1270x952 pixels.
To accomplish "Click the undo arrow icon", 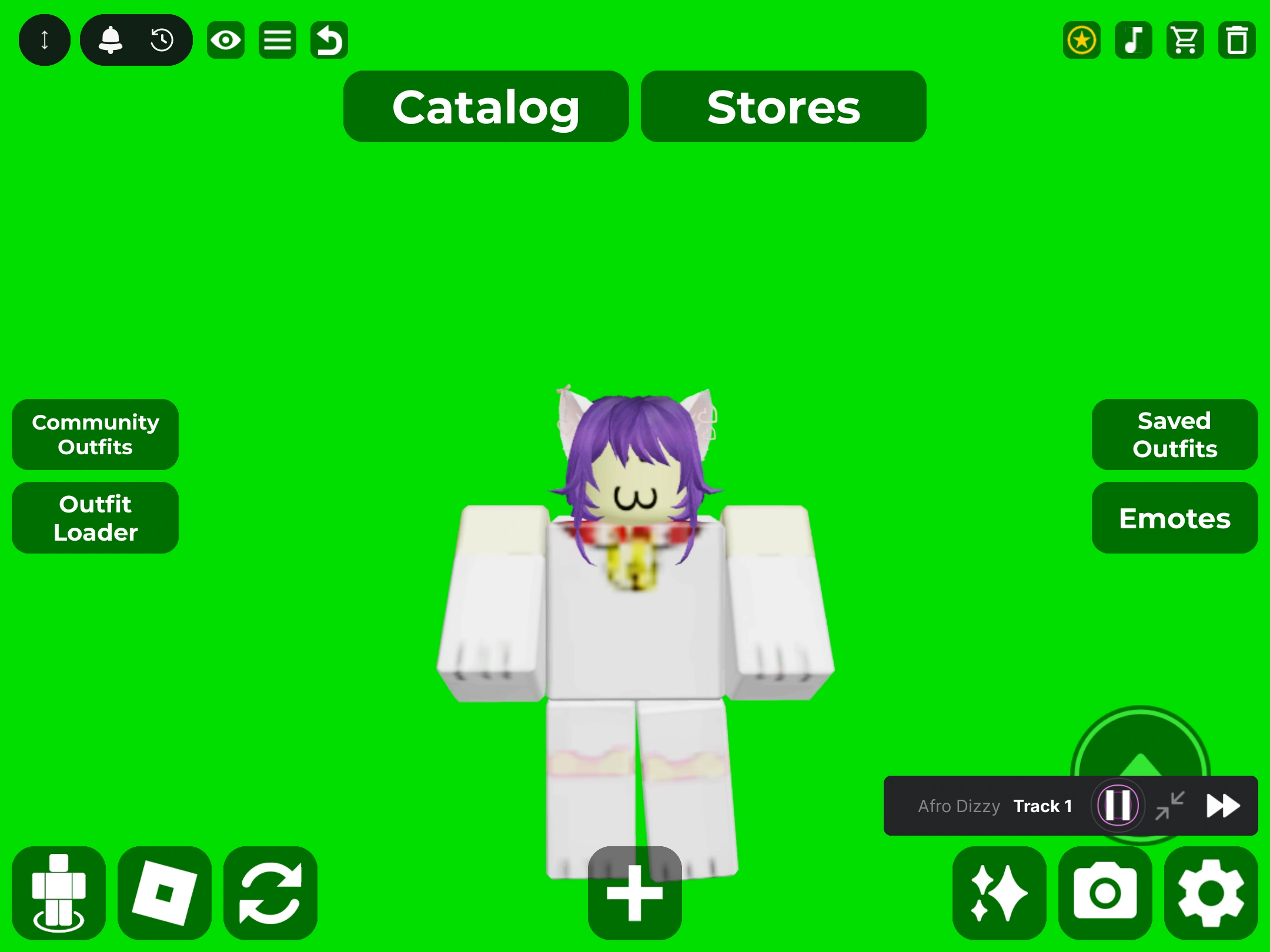I will coord(329,39).
